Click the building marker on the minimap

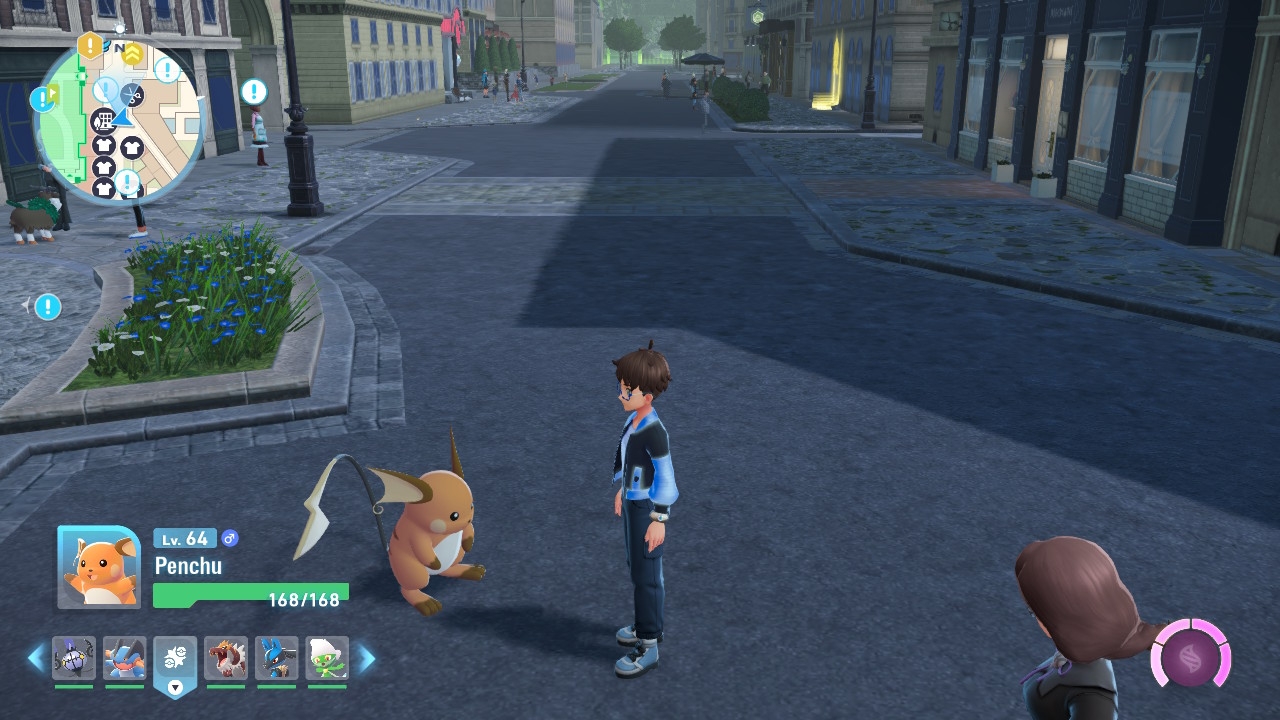[x=102, y=122]
